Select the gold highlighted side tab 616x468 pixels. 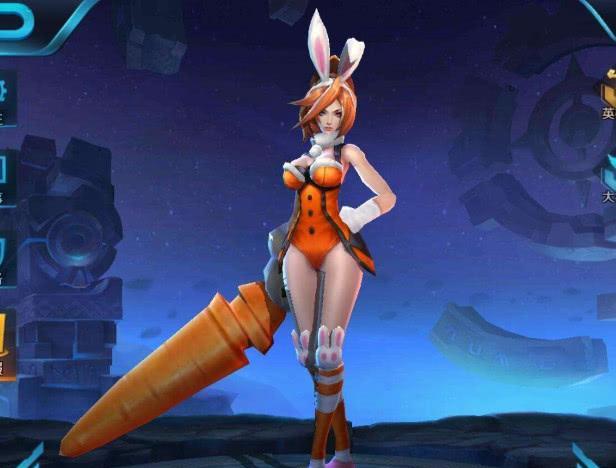6,346
